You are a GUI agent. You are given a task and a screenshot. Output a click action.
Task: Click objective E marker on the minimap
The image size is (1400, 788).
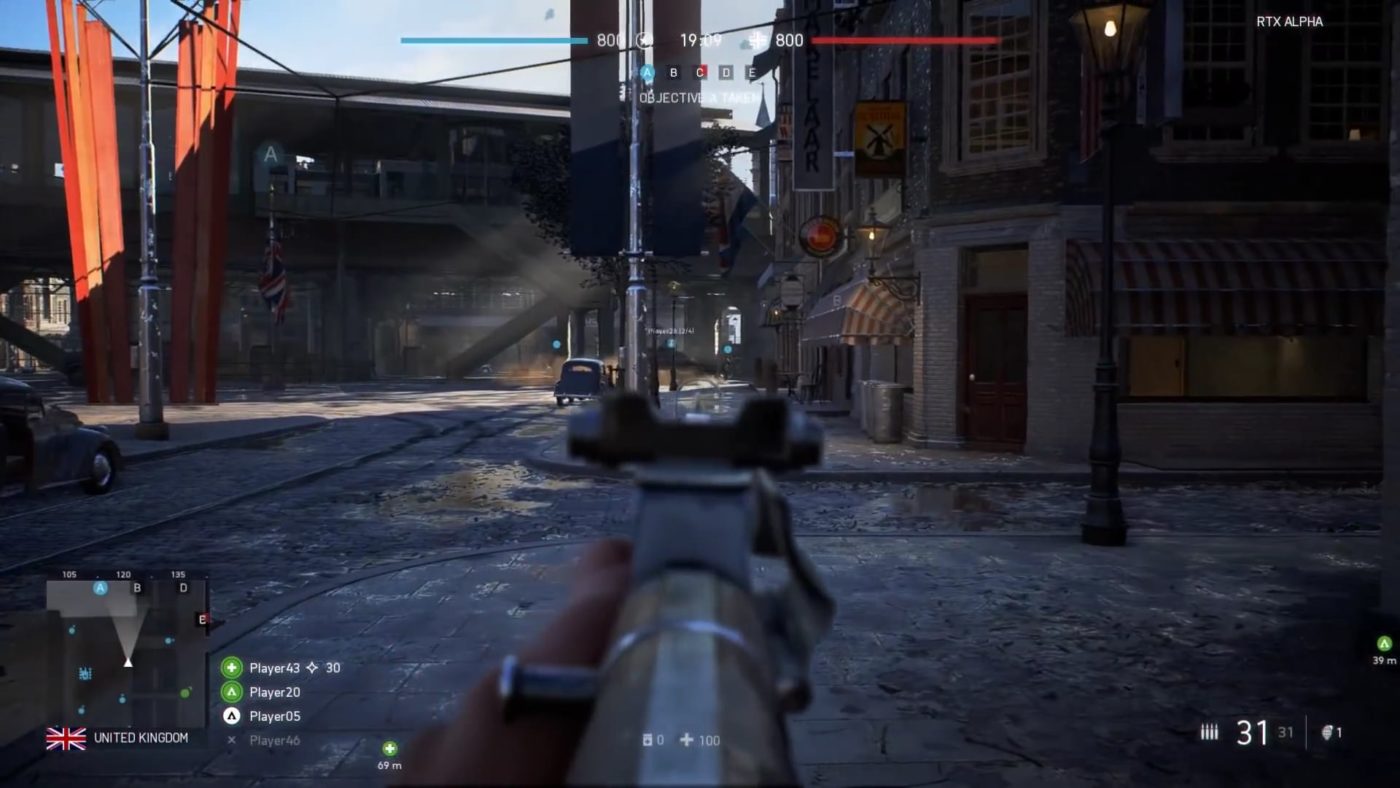(x=202, y=620)
